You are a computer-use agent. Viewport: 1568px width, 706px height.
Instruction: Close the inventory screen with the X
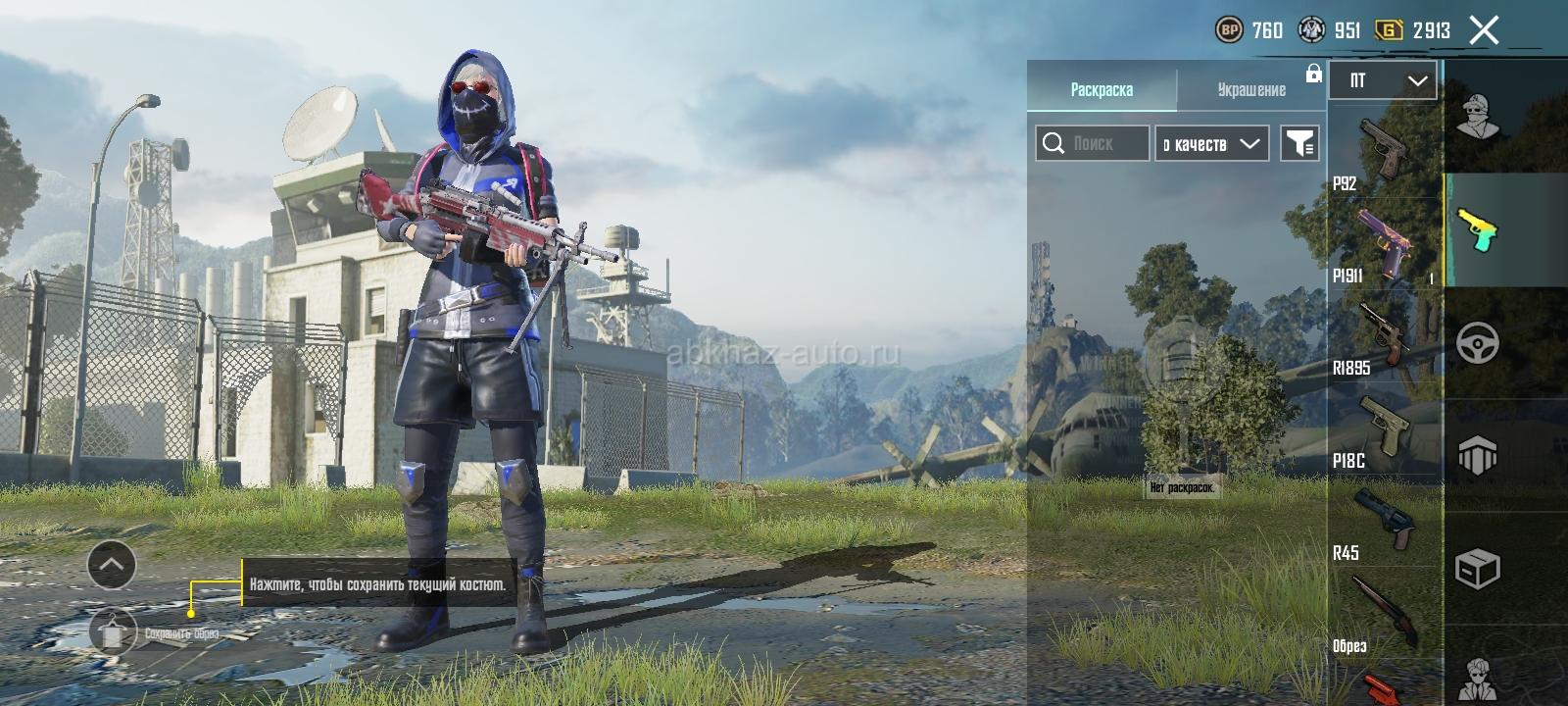[1484, 30]
